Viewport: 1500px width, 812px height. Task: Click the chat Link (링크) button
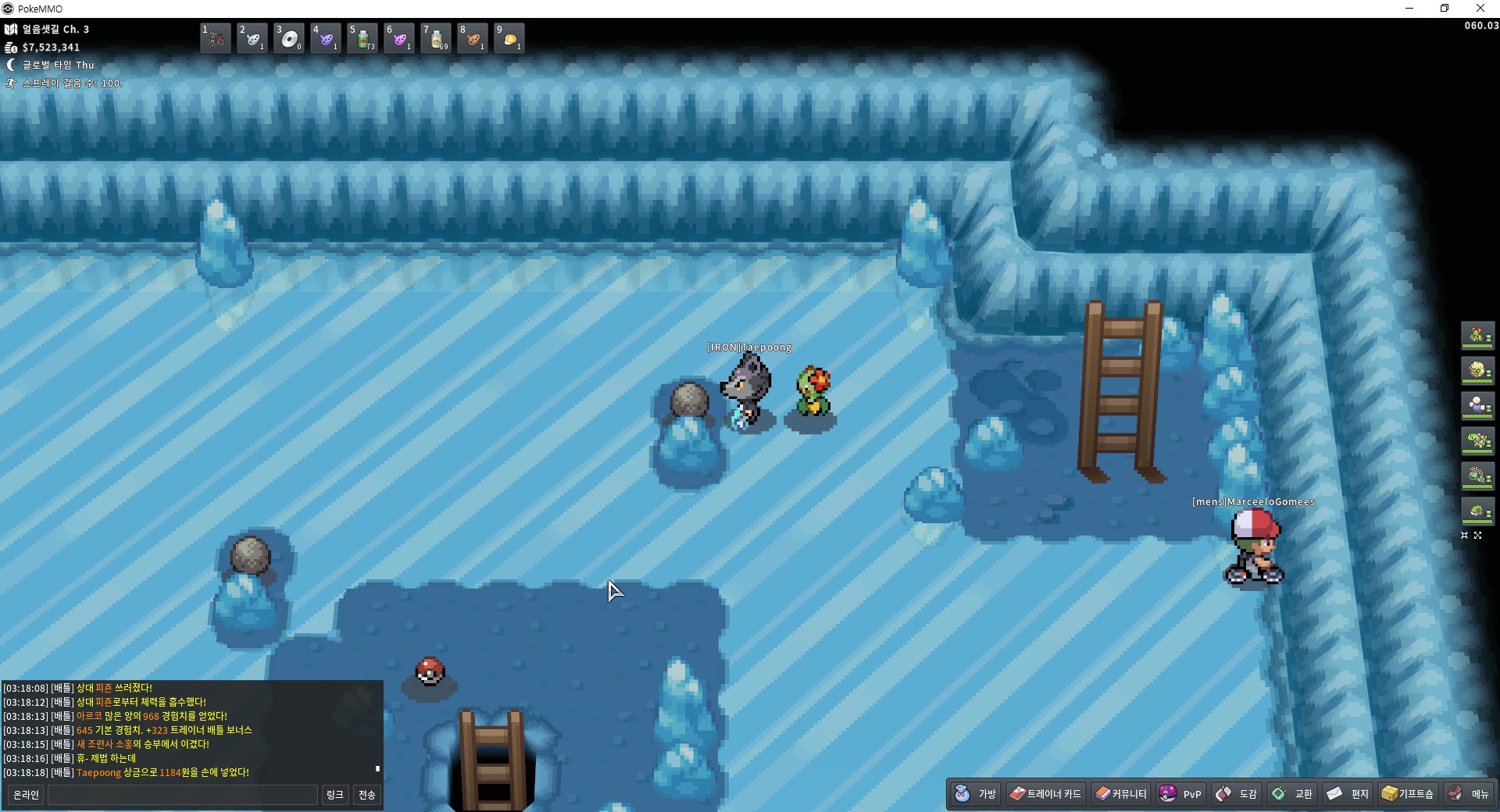click(334, 795)
